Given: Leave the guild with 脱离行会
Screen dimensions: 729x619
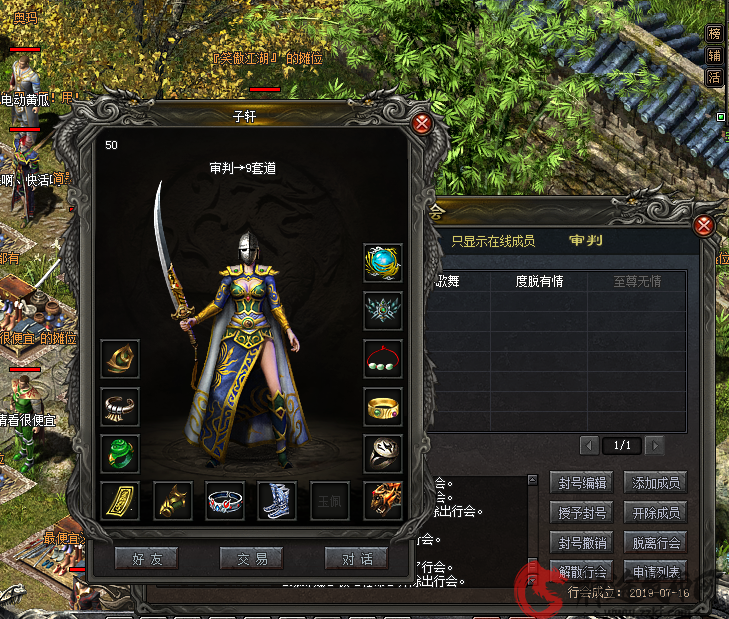Looking at the screenshot, I should click(656, 543).
